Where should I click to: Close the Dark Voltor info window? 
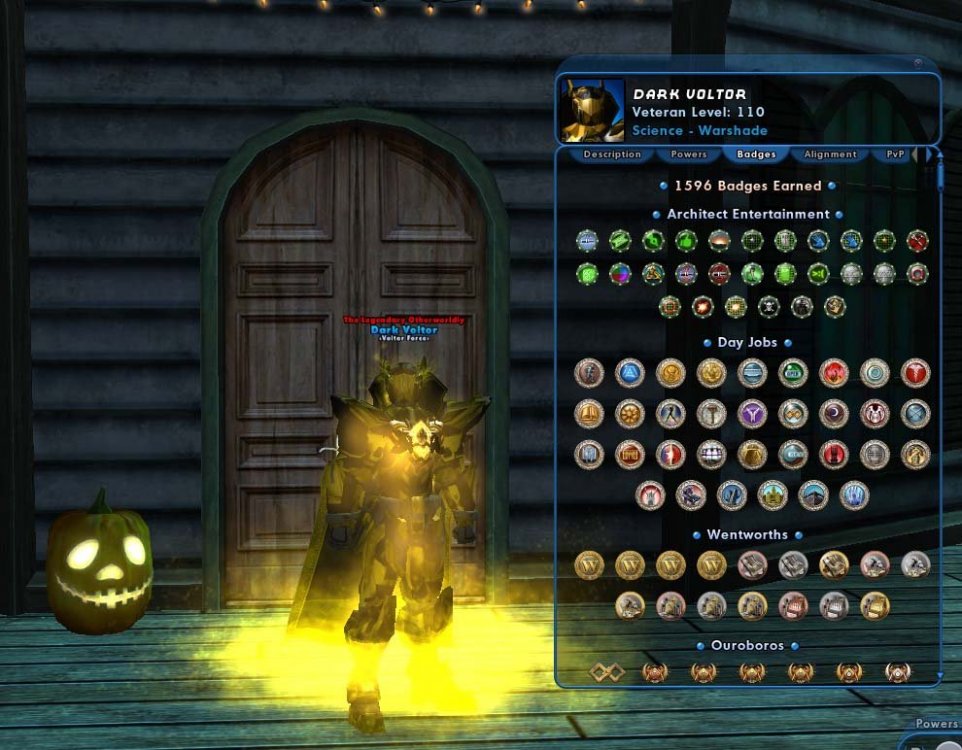coord(918,63)
